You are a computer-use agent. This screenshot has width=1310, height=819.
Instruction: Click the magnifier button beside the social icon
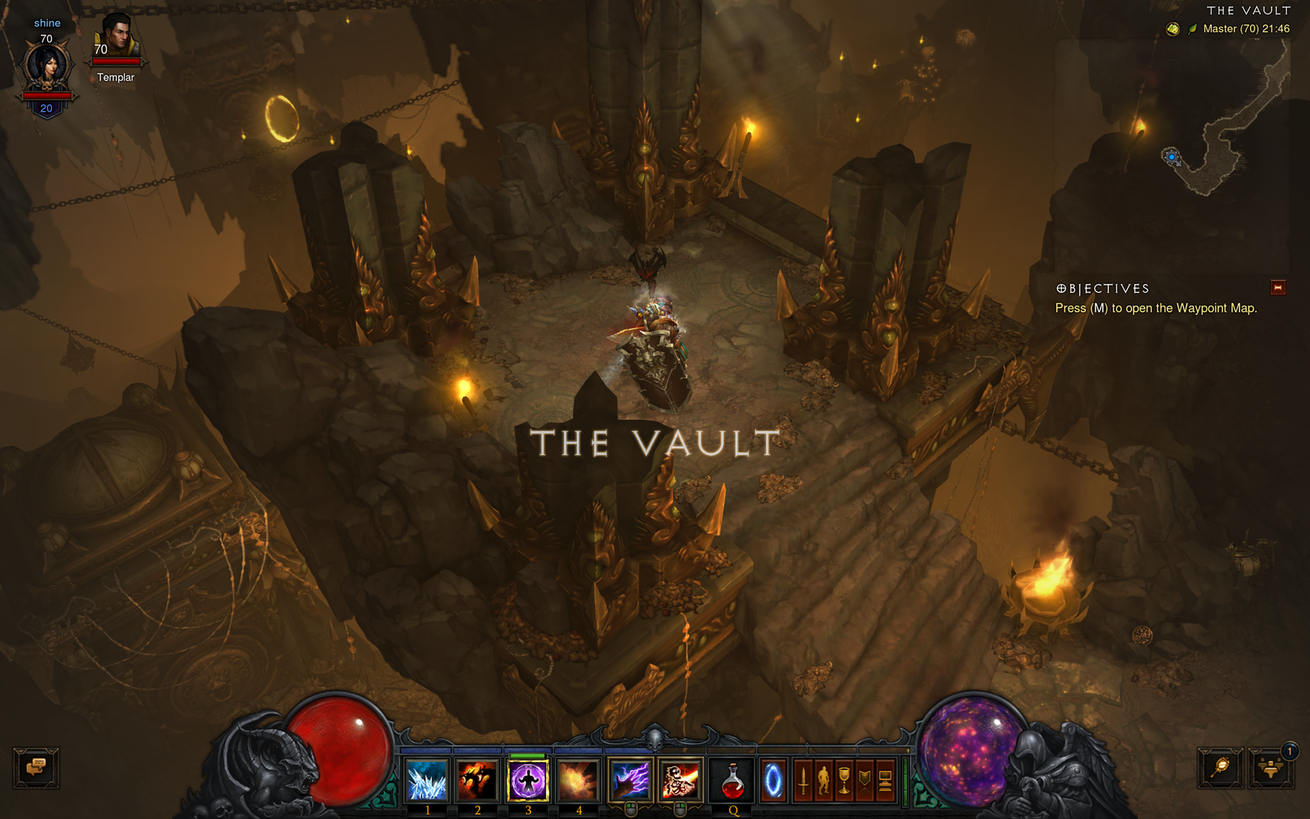(1221, 768)
